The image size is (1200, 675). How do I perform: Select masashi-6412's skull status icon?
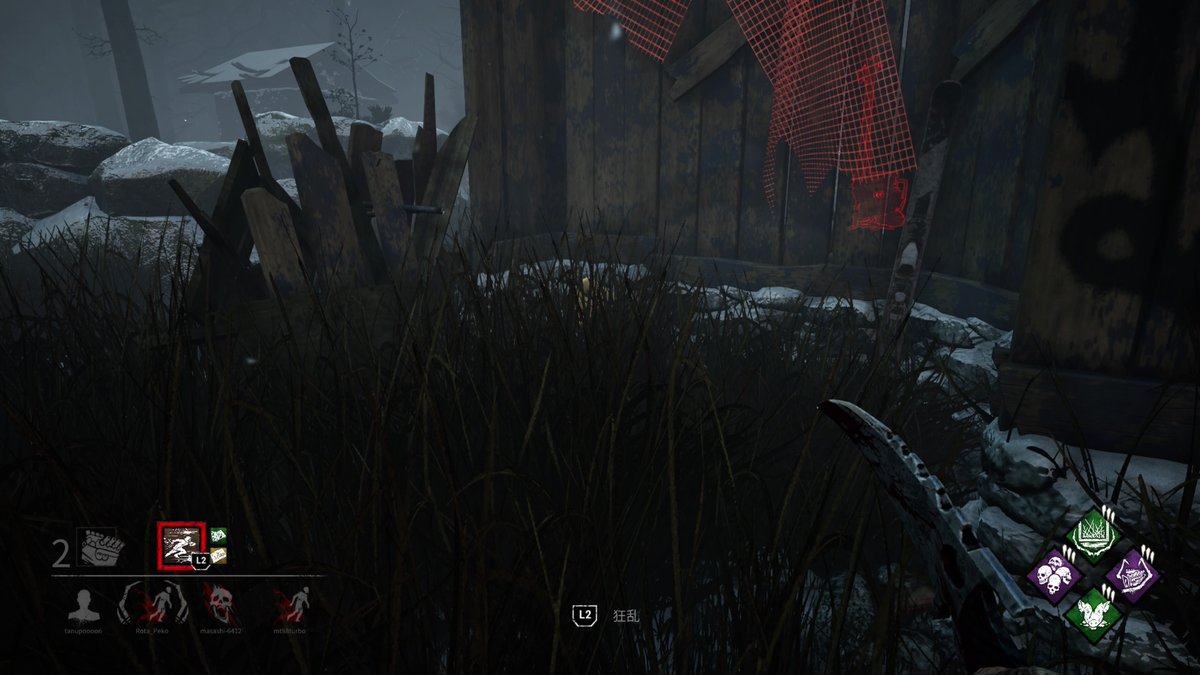pyautogui.click(x=219, y=605)
